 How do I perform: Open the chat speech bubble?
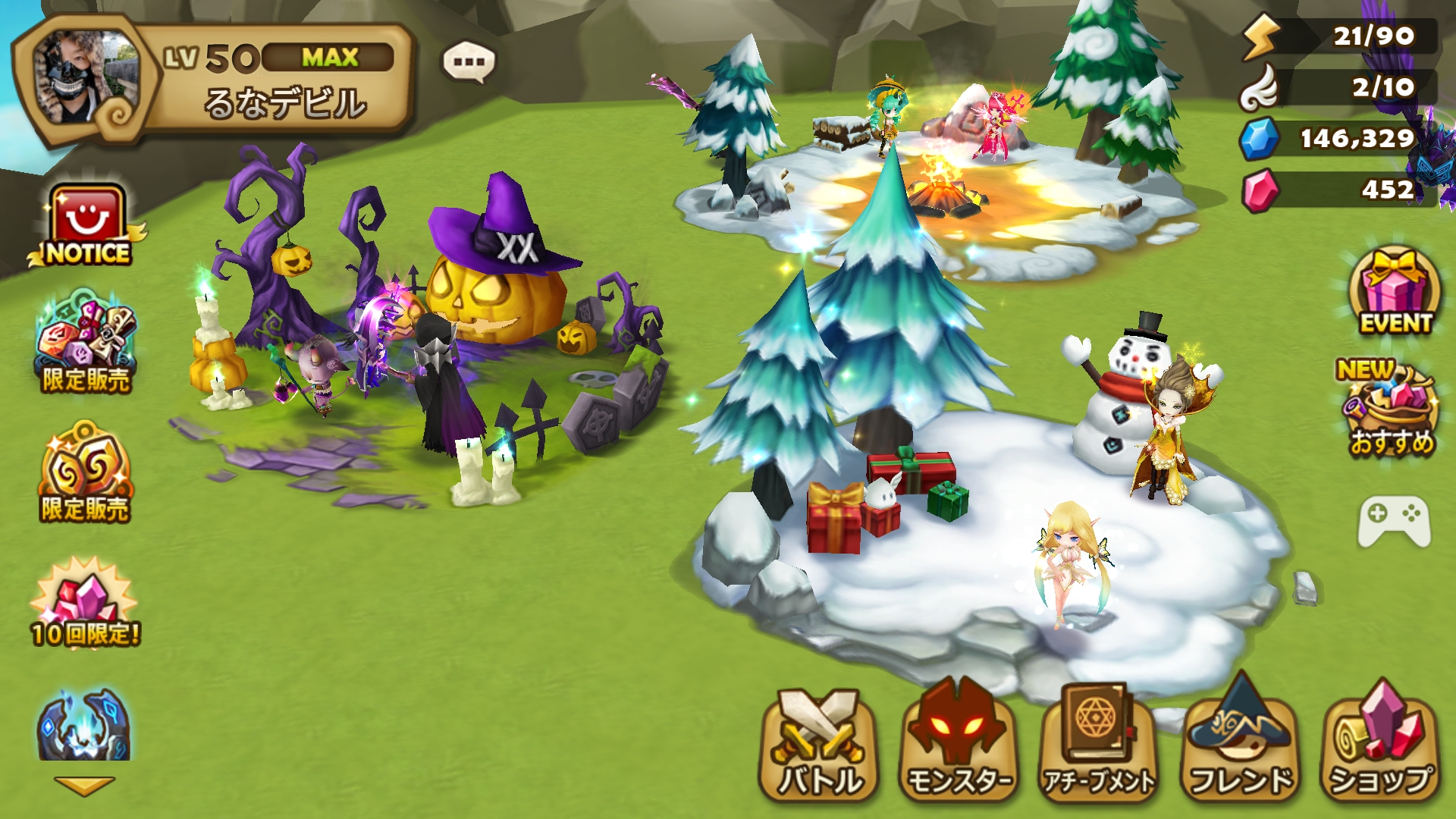pos(469,62)
